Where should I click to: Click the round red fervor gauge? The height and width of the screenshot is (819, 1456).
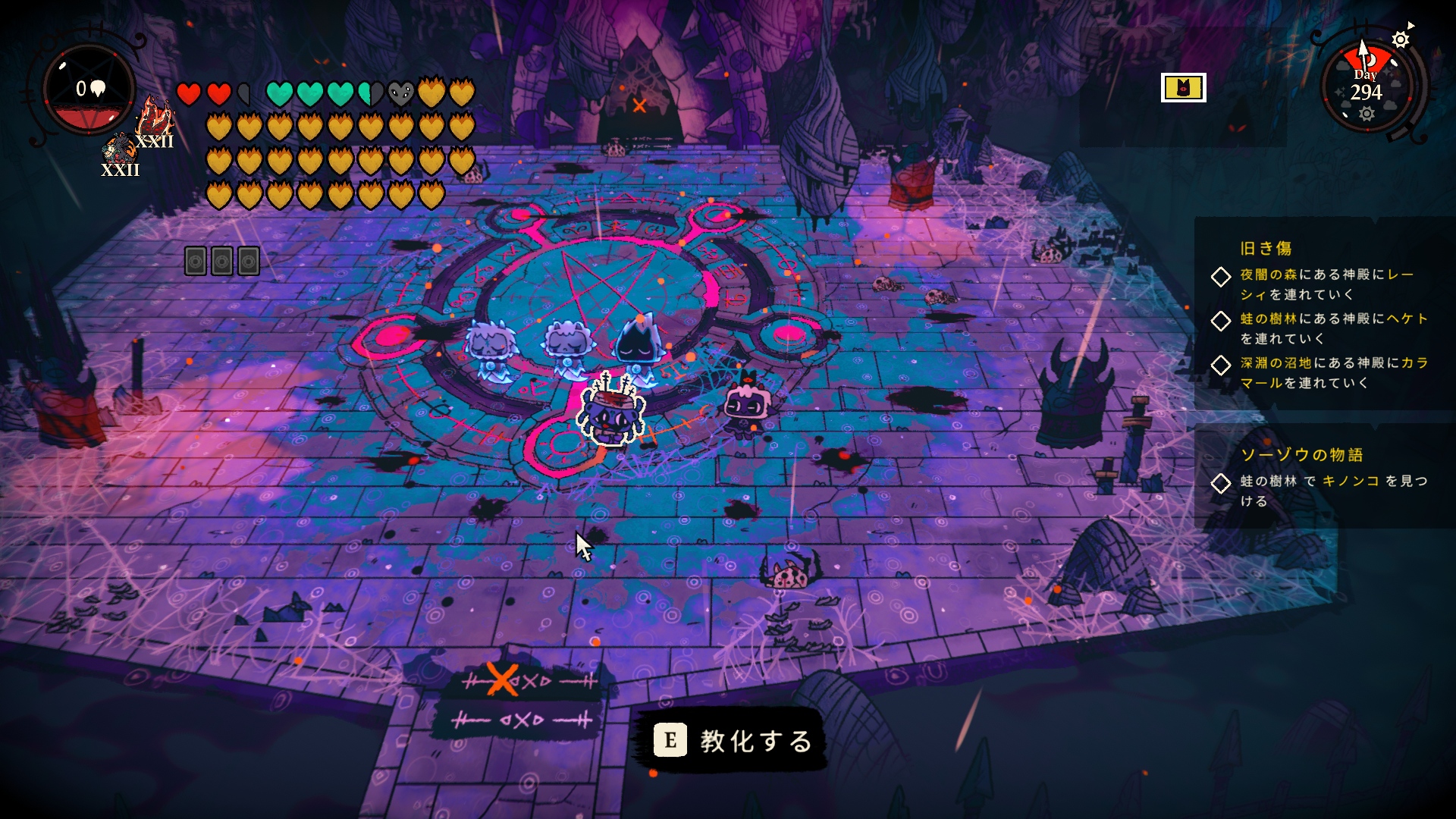[89, 91]
